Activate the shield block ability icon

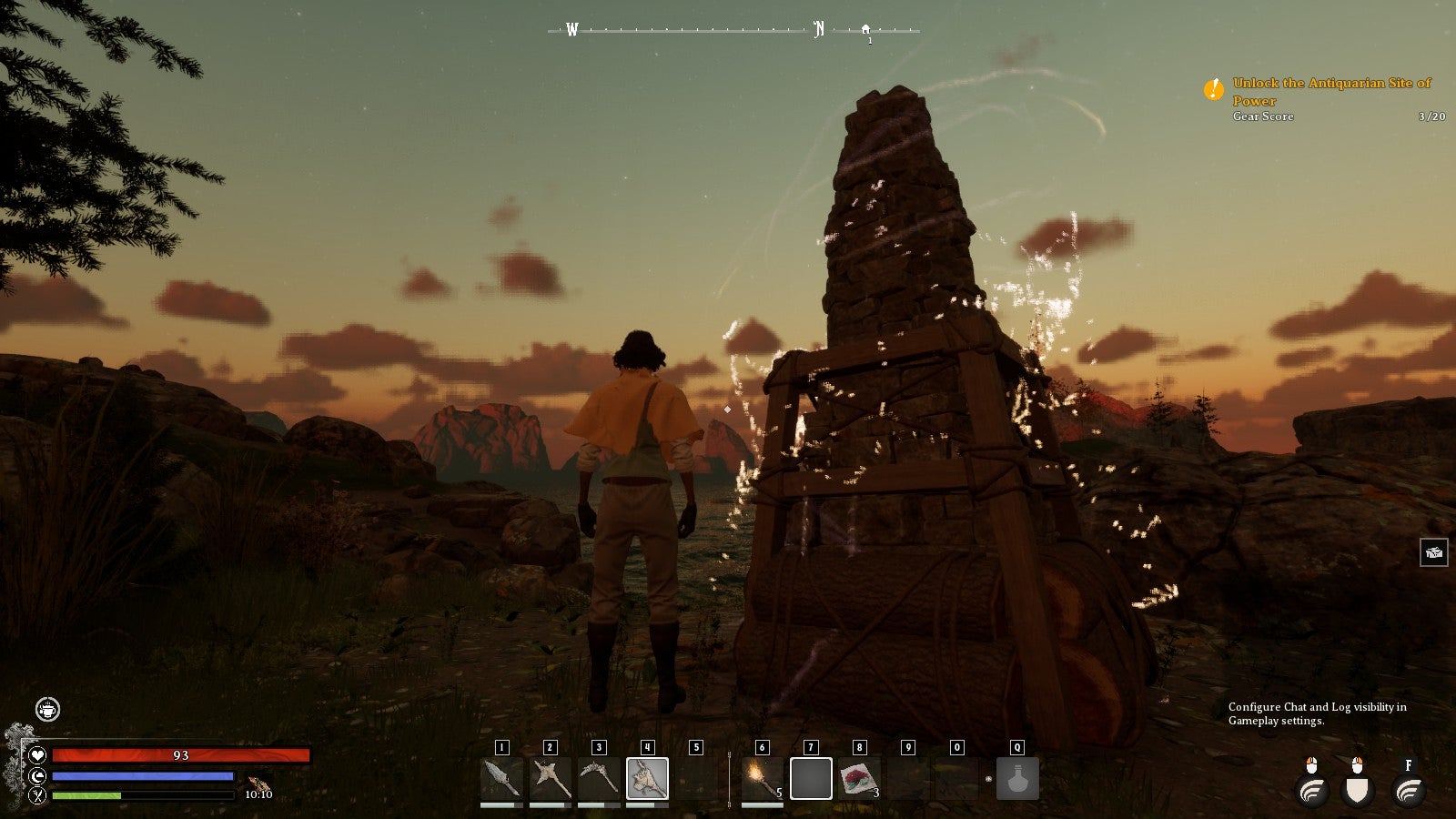pos(1357,791)
